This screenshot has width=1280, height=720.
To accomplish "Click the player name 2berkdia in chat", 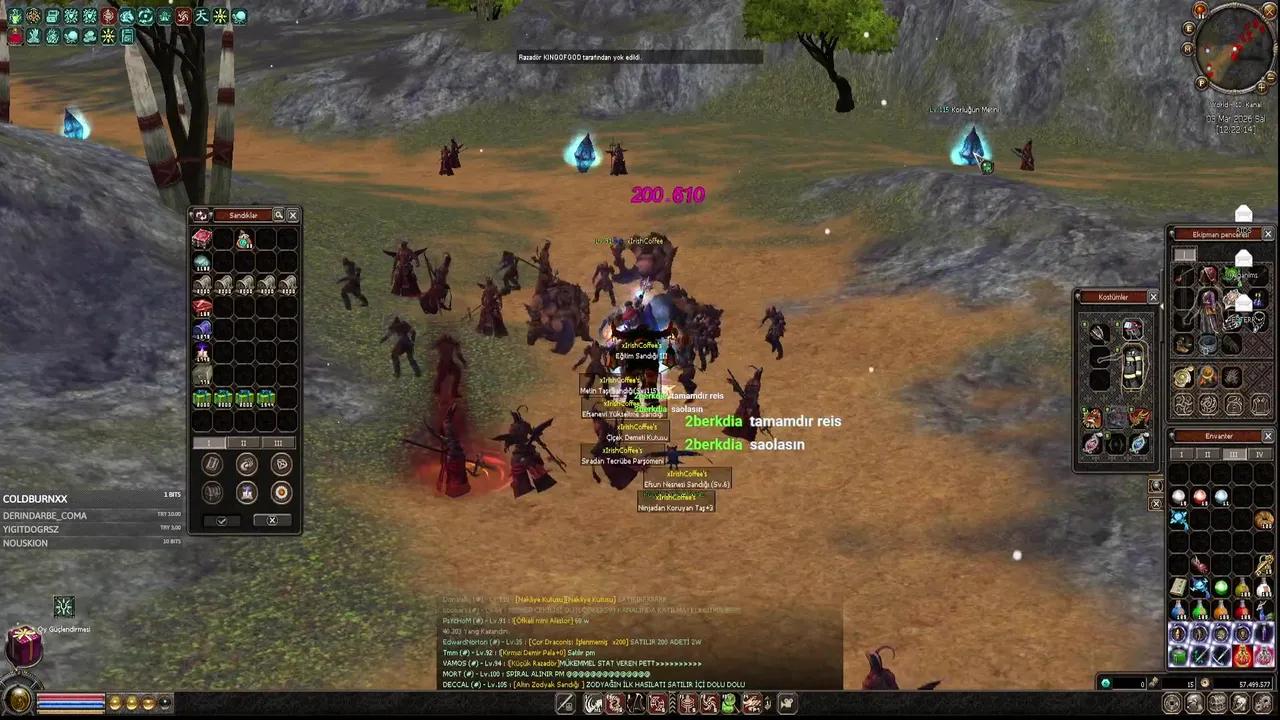I will click(713, 421).
